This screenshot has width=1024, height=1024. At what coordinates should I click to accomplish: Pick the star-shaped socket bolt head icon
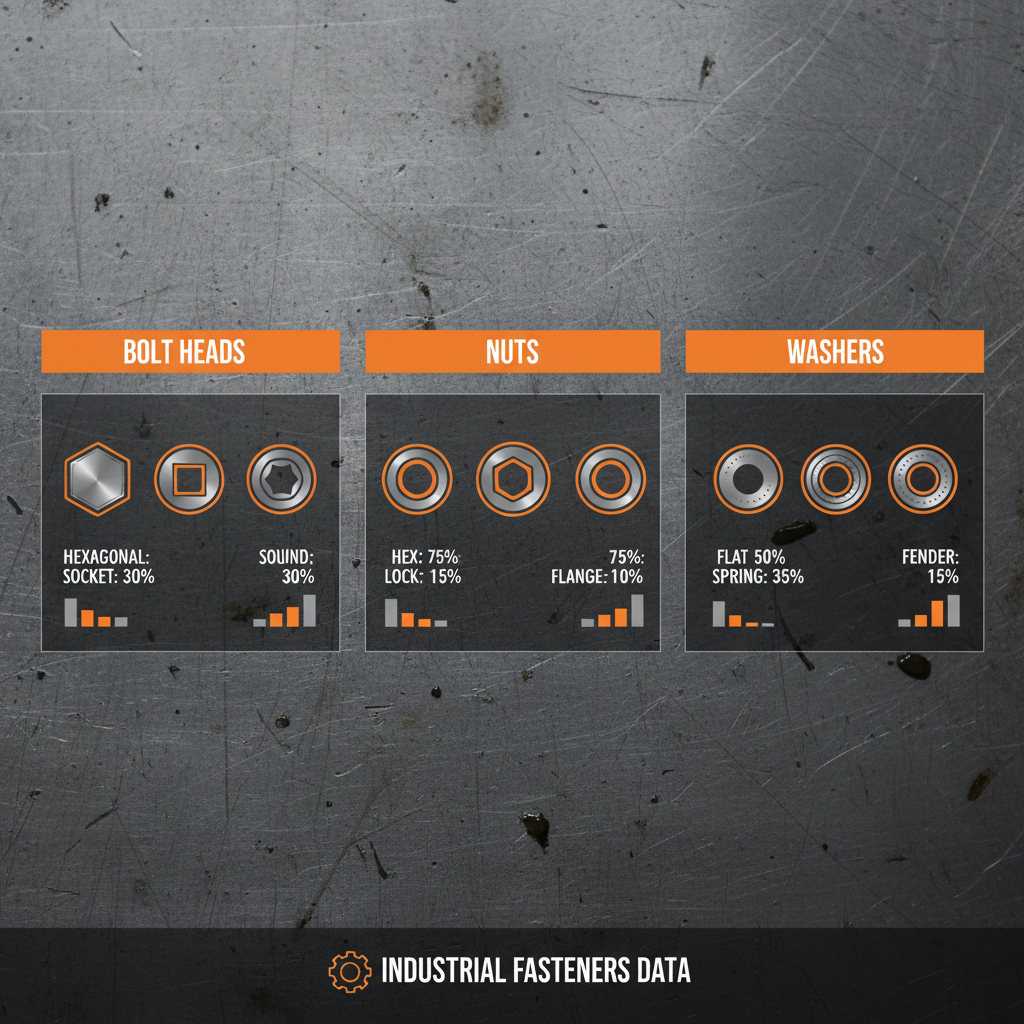tap(281, 480)
